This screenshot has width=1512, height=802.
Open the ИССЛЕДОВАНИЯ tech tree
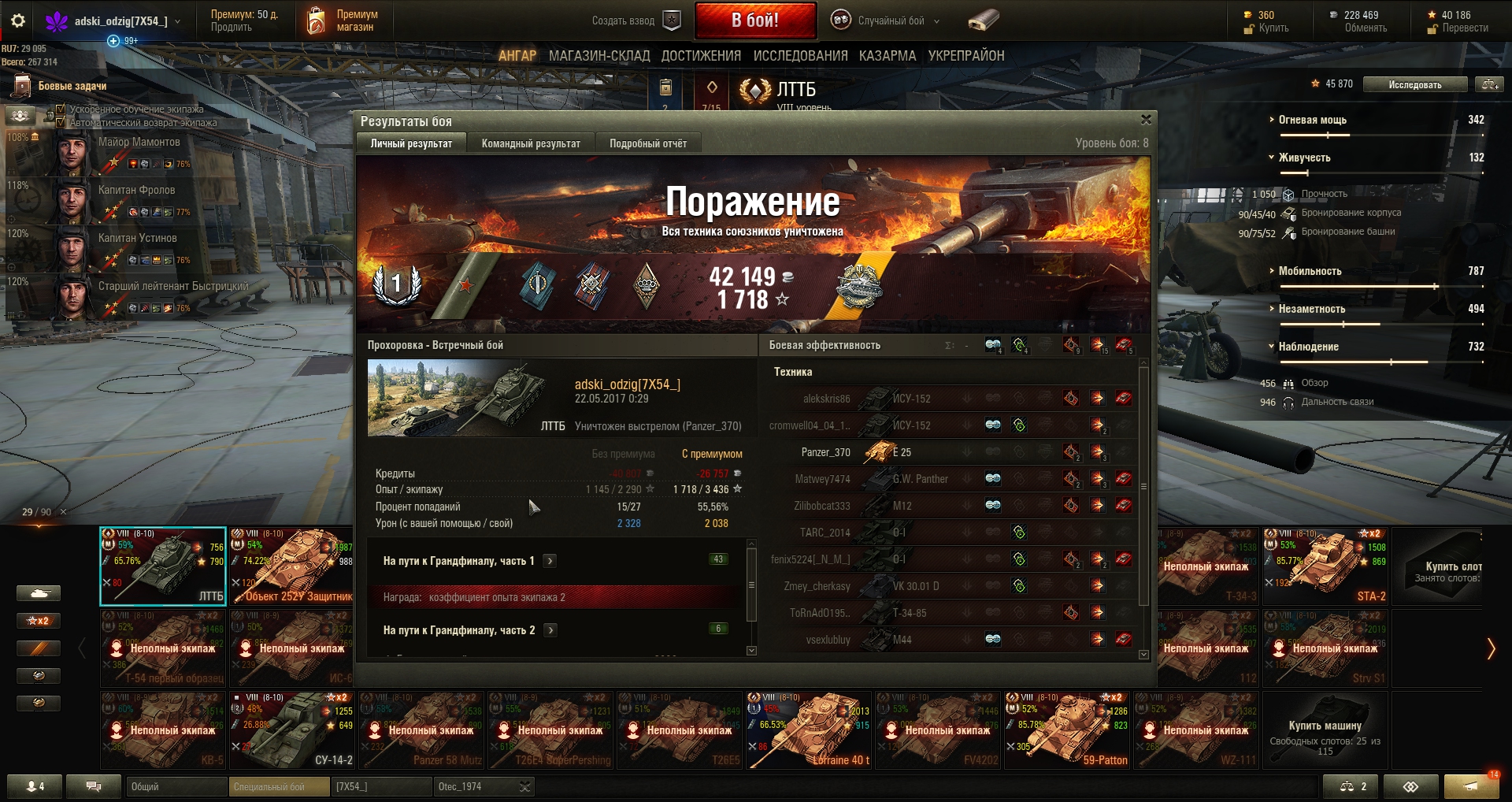[800, 56]
